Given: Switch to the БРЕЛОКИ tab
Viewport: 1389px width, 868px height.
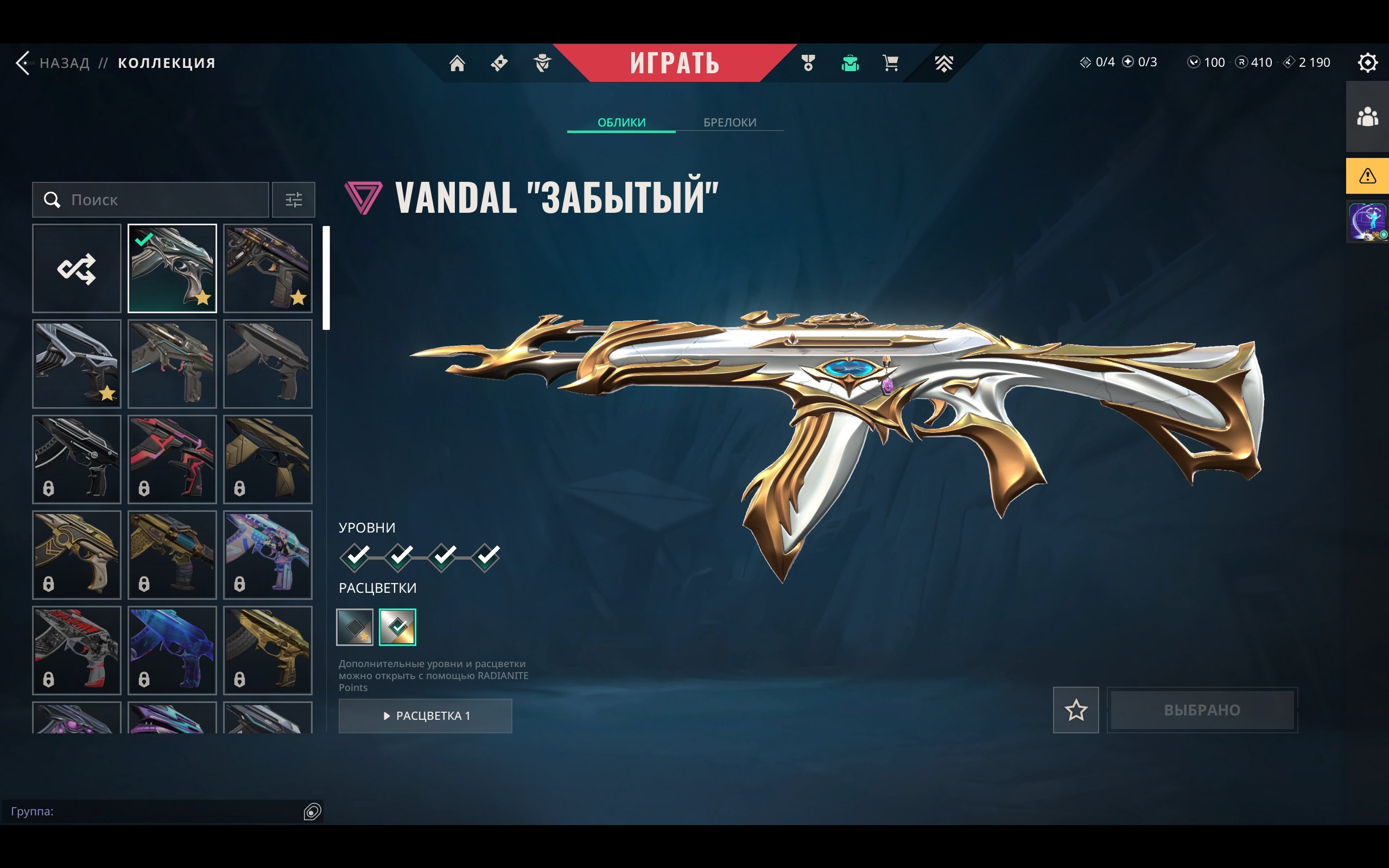Looking at the screenshot, I should click(x=730, y=122).
